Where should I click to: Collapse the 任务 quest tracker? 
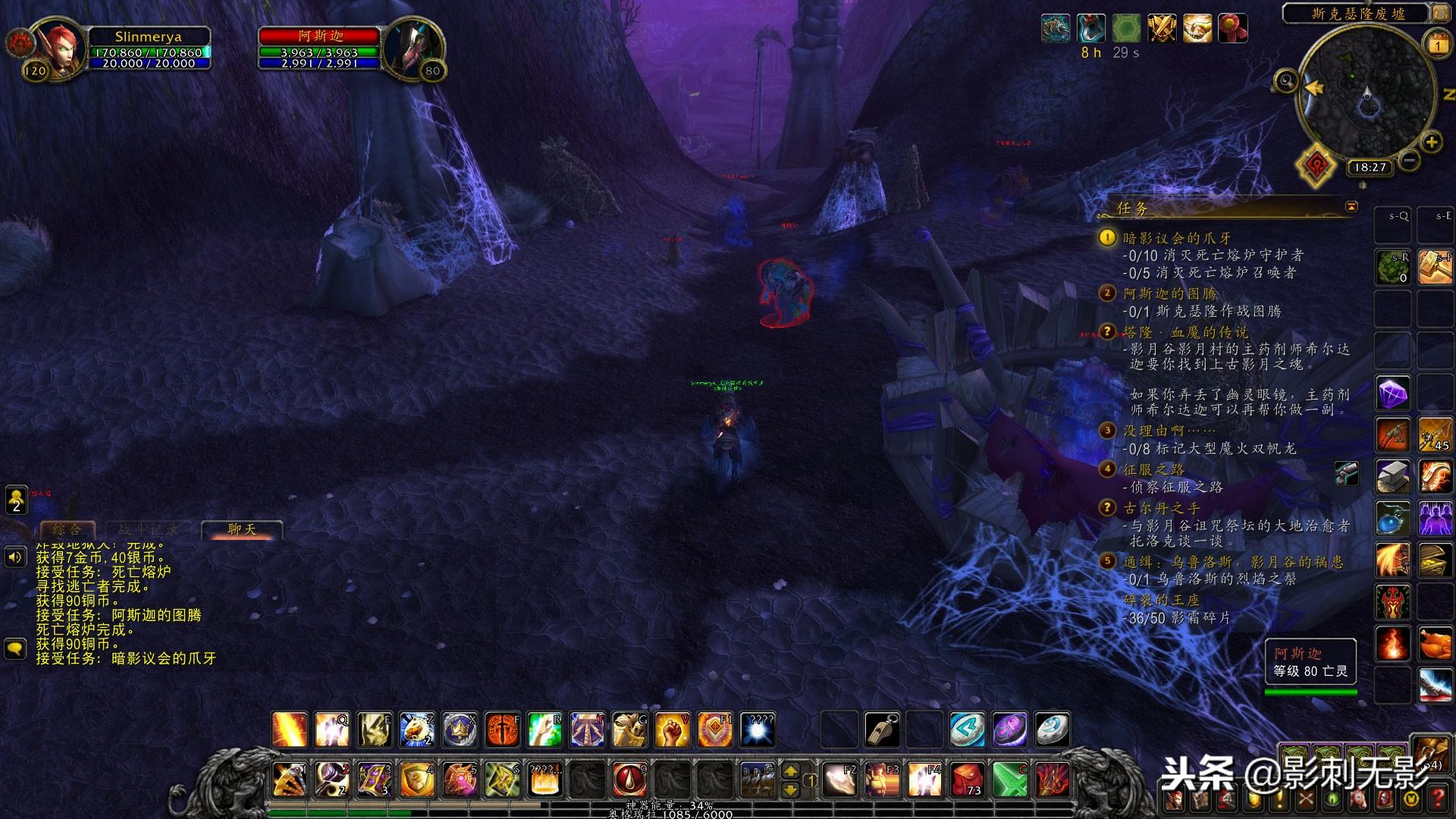[1351, 206]
